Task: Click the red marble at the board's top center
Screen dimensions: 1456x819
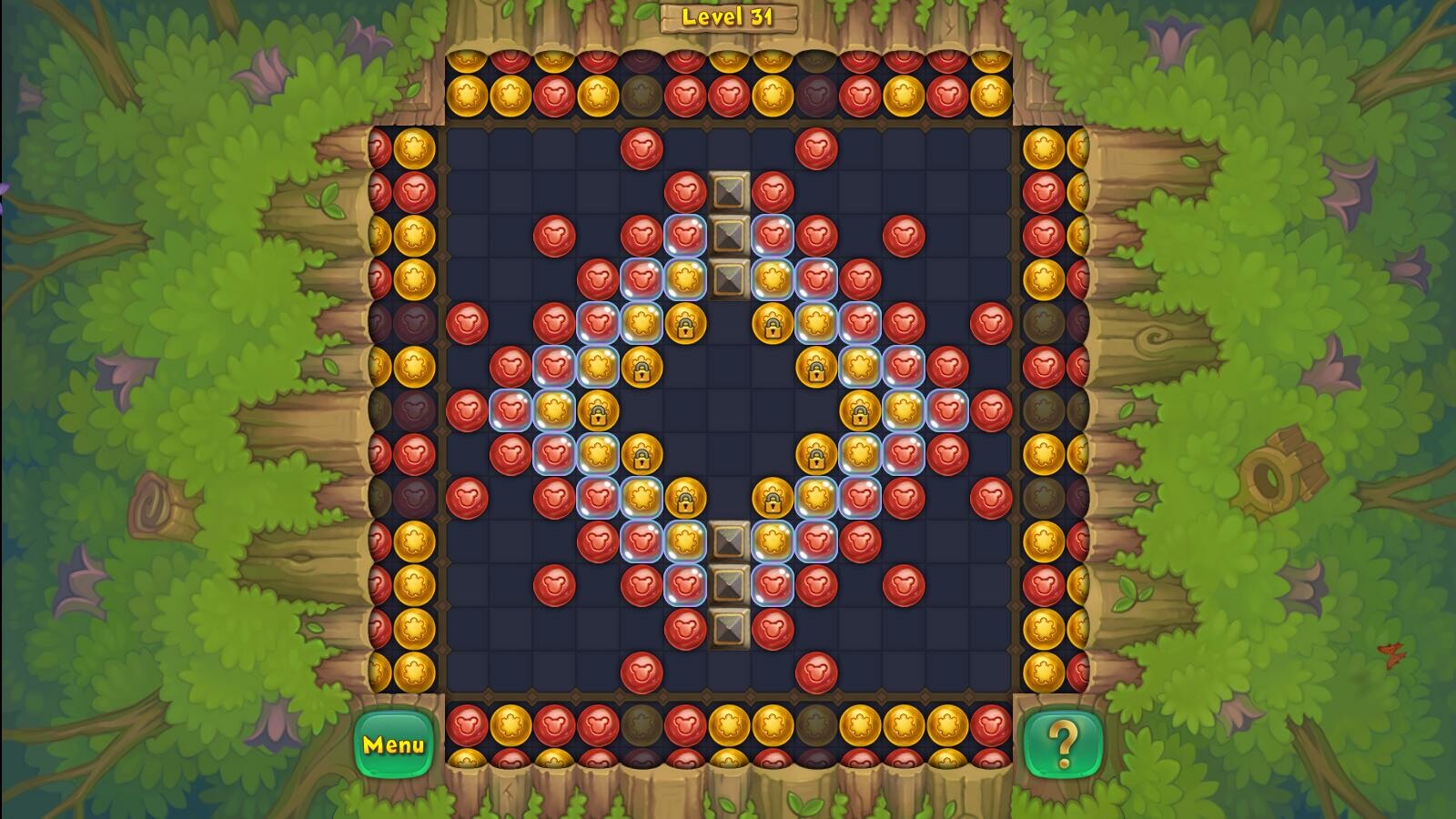Action: pos(643,150)
